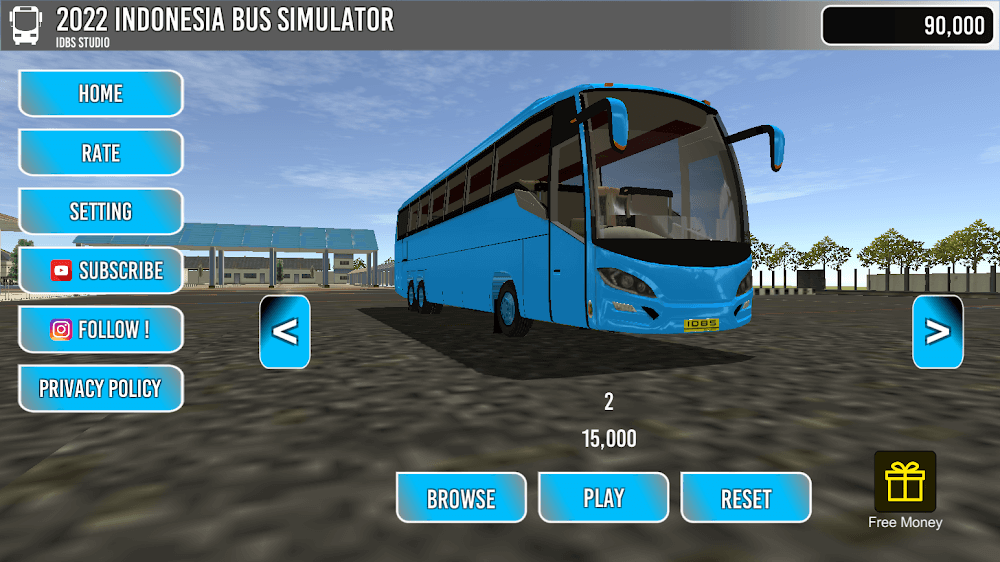Screen dimensions: 1000x562
Task: Open the YouTube SUBSCRIBE link
Action: (x=100, y=271)
